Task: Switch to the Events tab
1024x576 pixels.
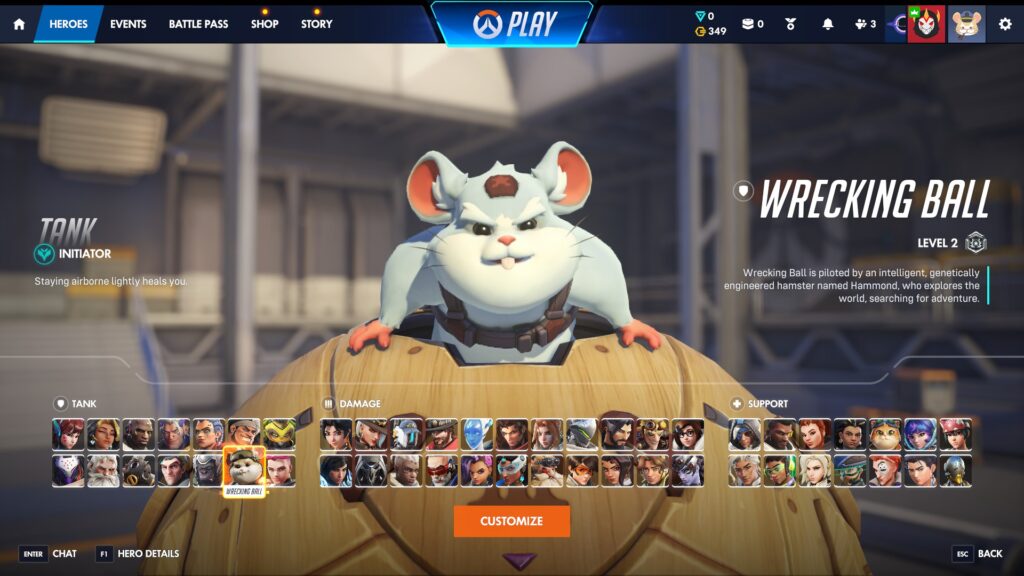Action: pos(128,24)
